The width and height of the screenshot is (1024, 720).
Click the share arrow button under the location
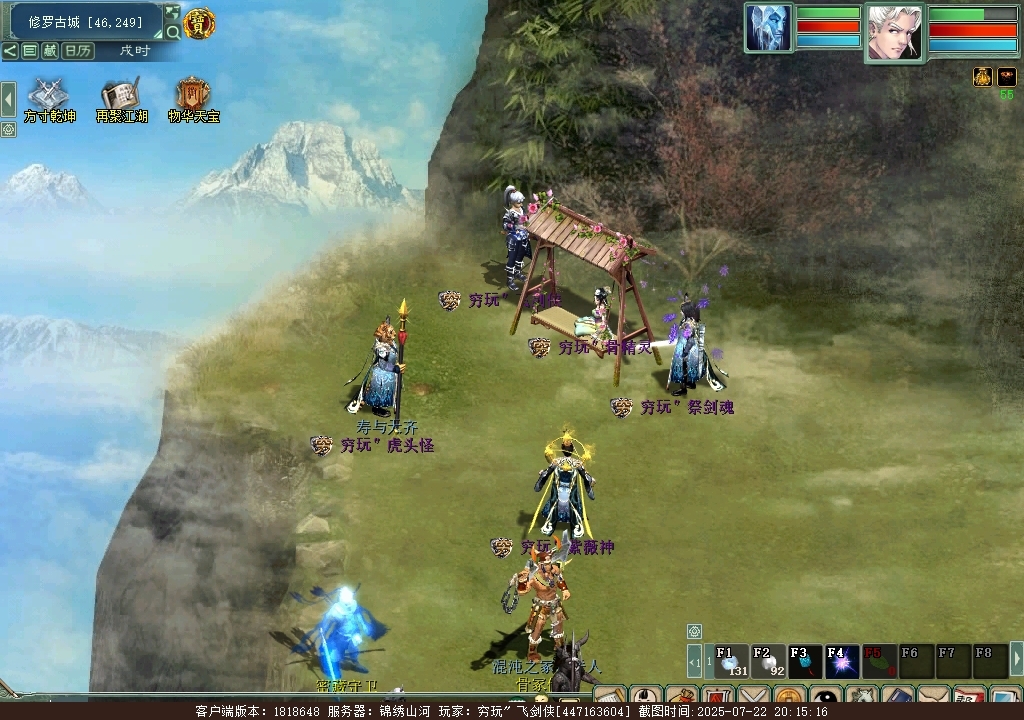point(9,51)
